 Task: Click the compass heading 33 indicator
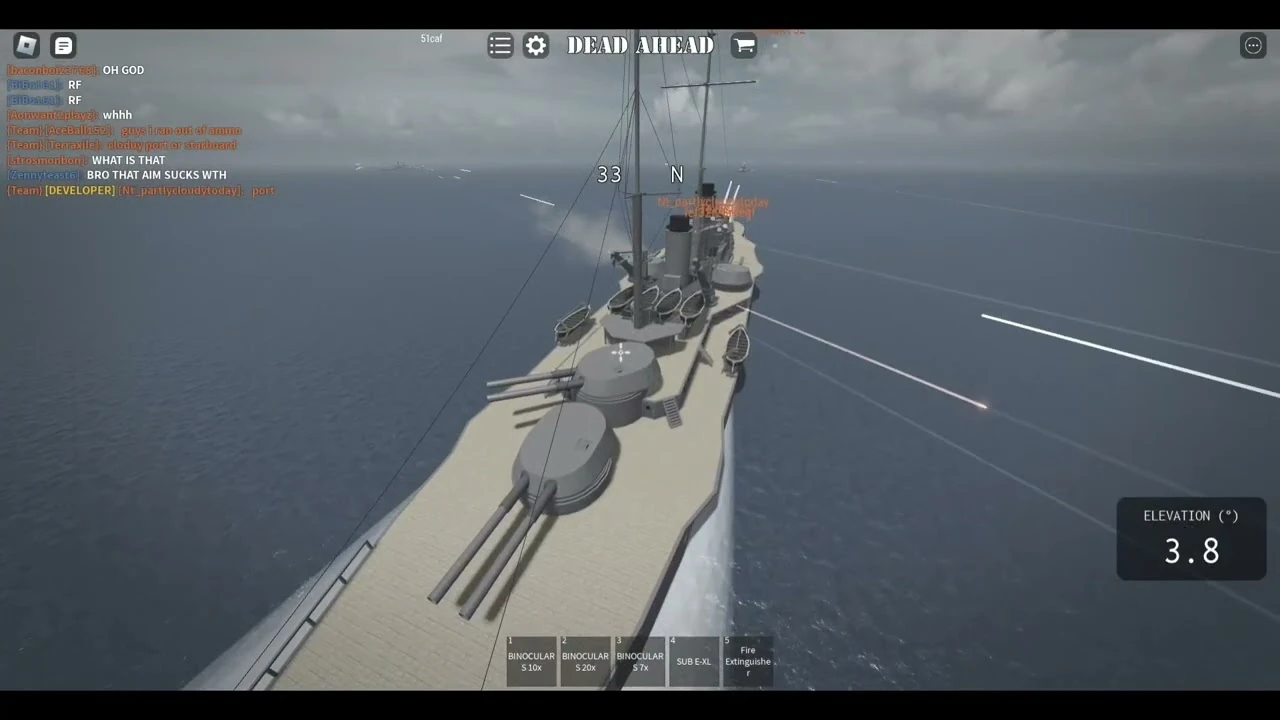[609, 174]
